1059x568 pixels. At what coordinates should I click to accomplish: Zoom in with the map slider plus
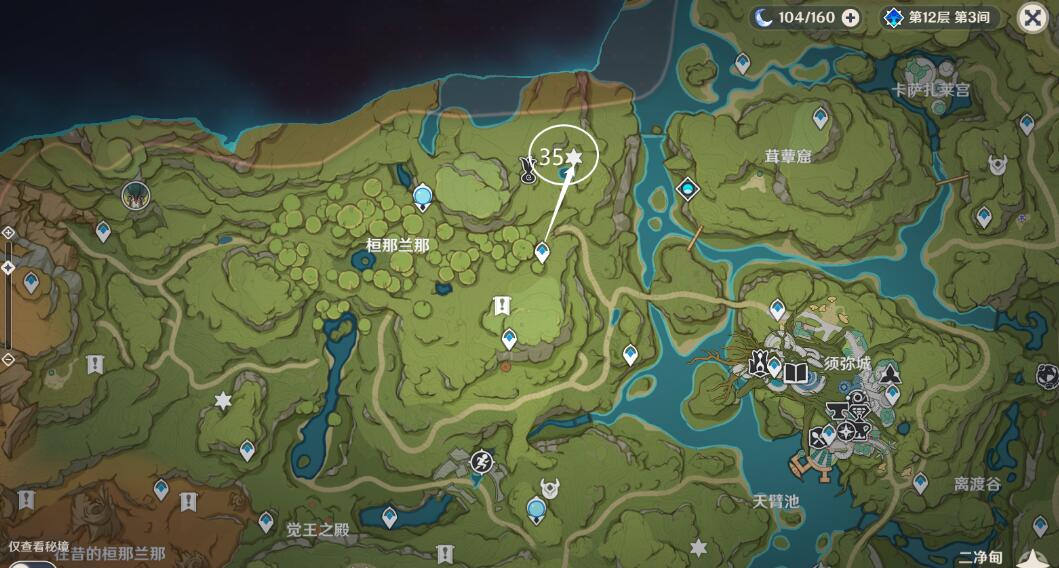click(8, 232)
